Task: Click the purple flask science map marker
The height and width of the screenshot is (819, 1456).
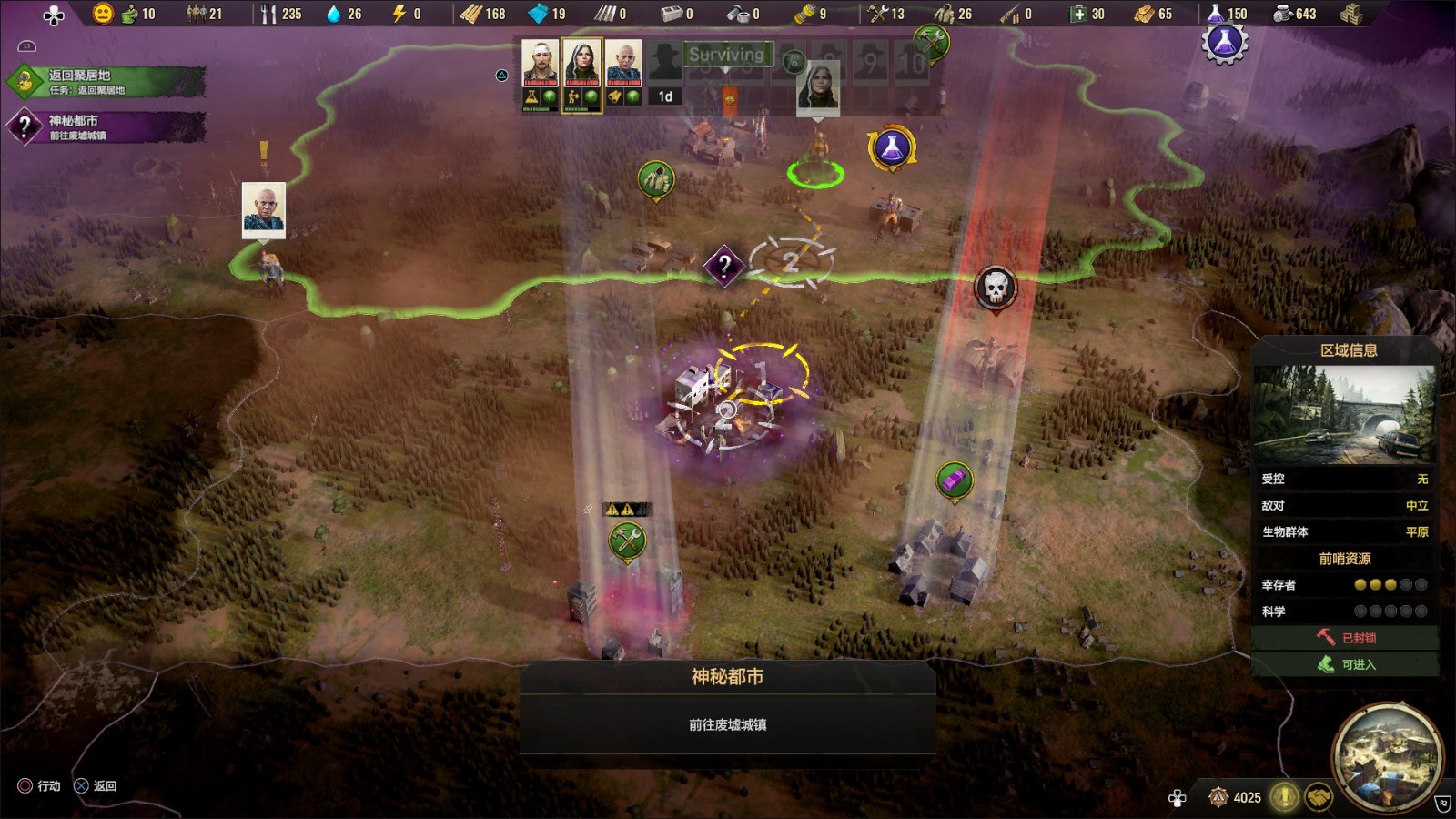Action: point(892,148)
